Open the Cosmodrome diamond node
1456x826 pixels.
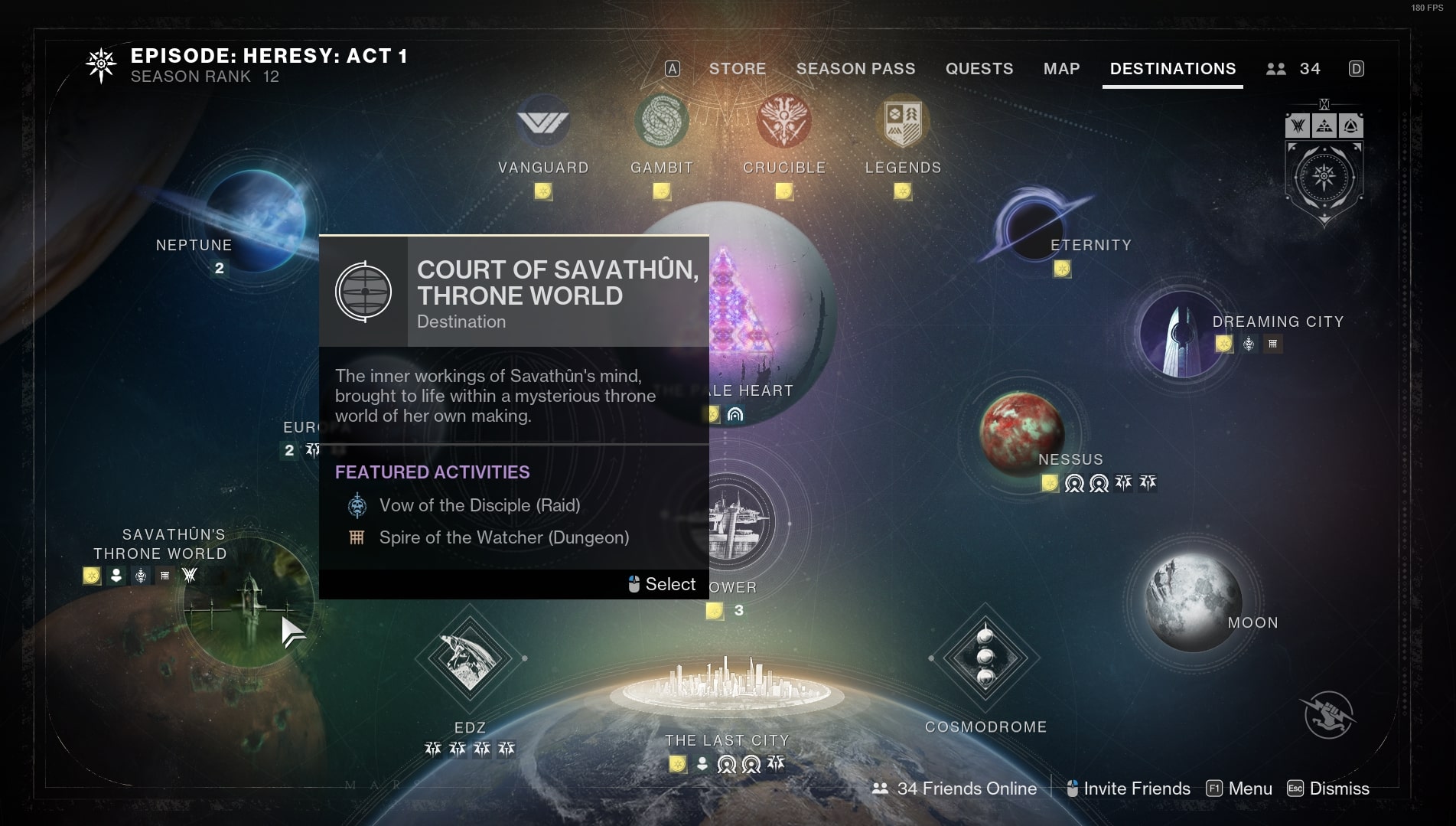click(x=985, y=657)
